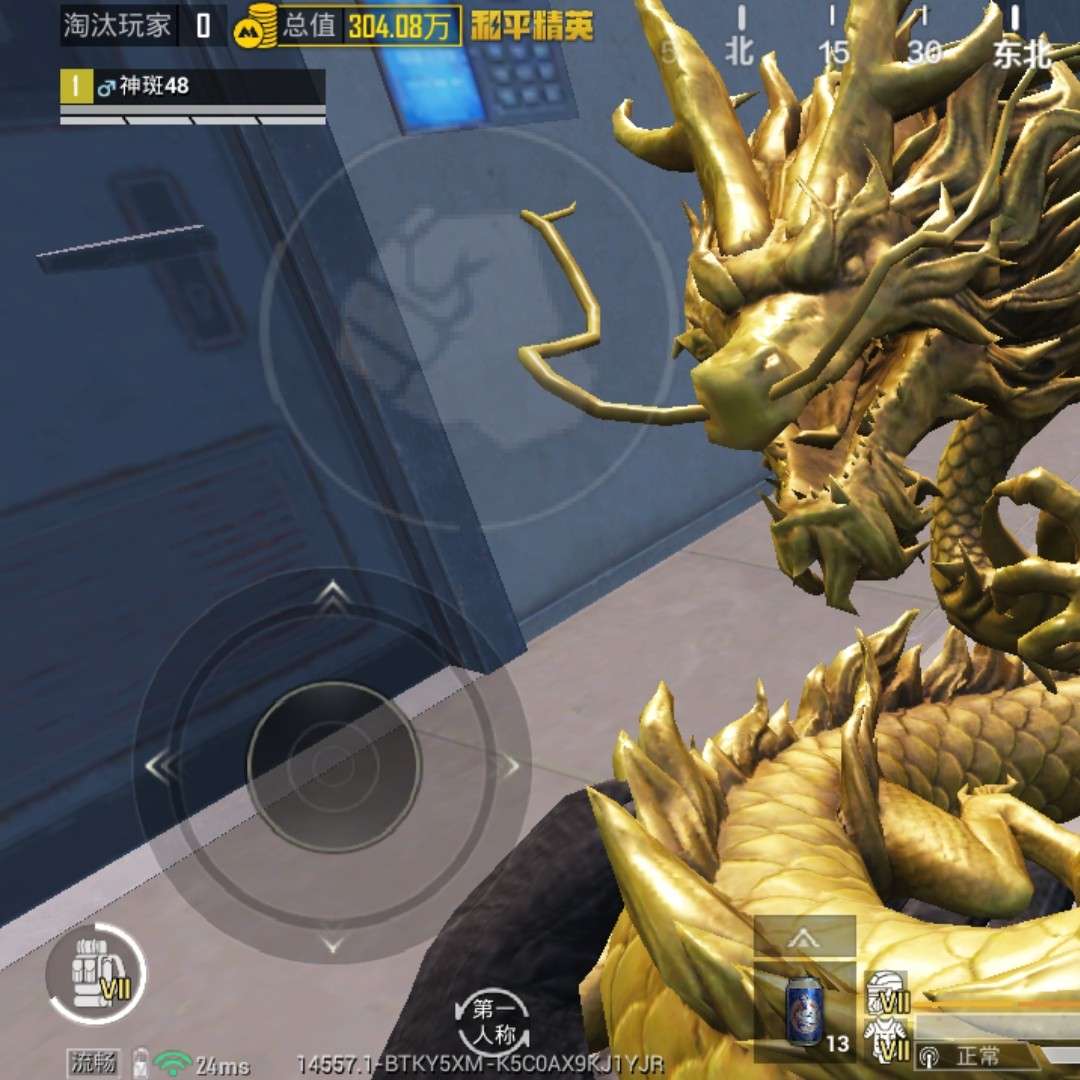
Task: Open the level VII backpack inventory
Action: coord(97,973)
